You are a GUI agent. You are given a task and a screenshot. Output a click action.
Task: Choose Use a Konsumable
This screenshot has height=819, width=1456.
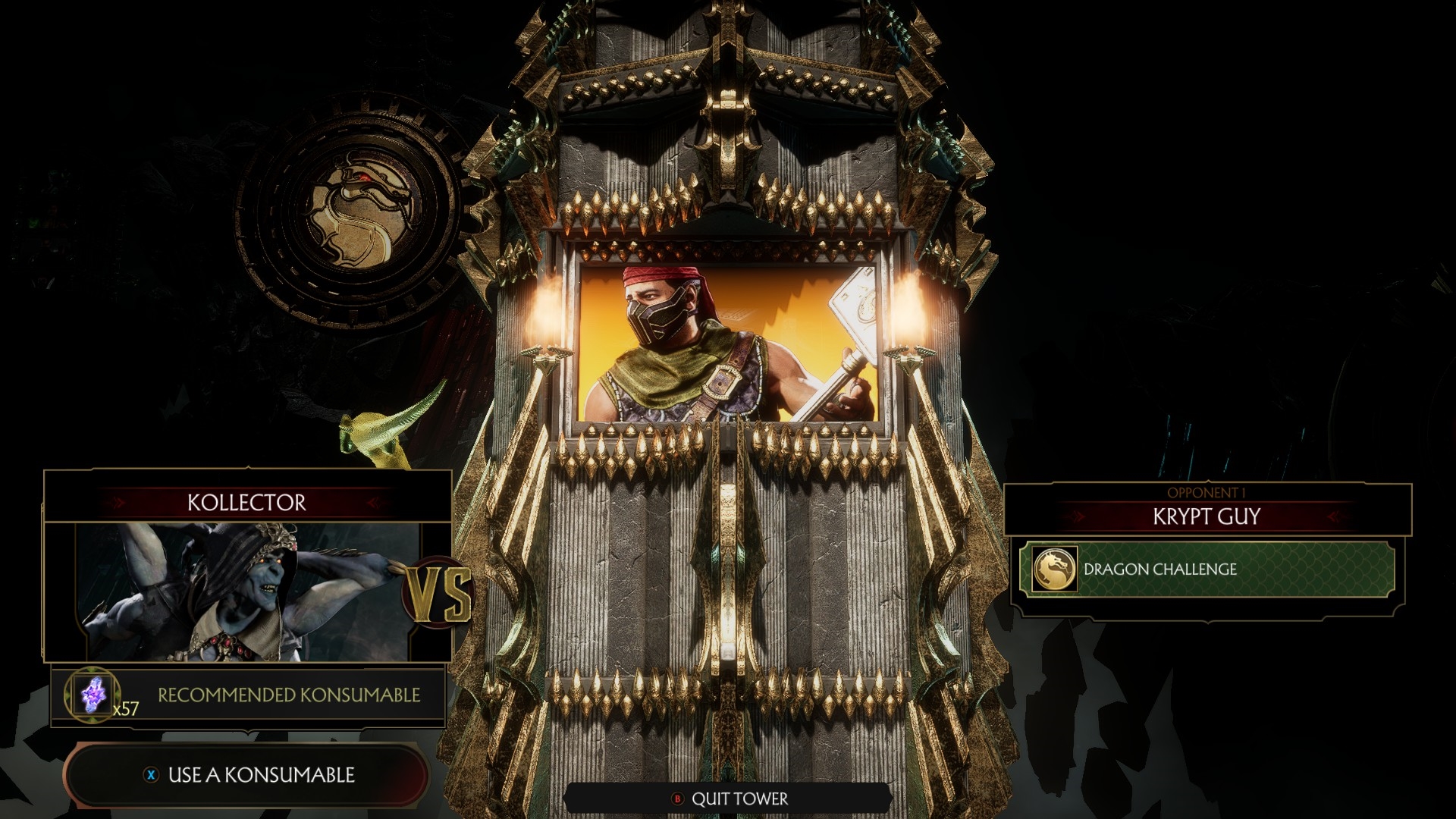249,774
